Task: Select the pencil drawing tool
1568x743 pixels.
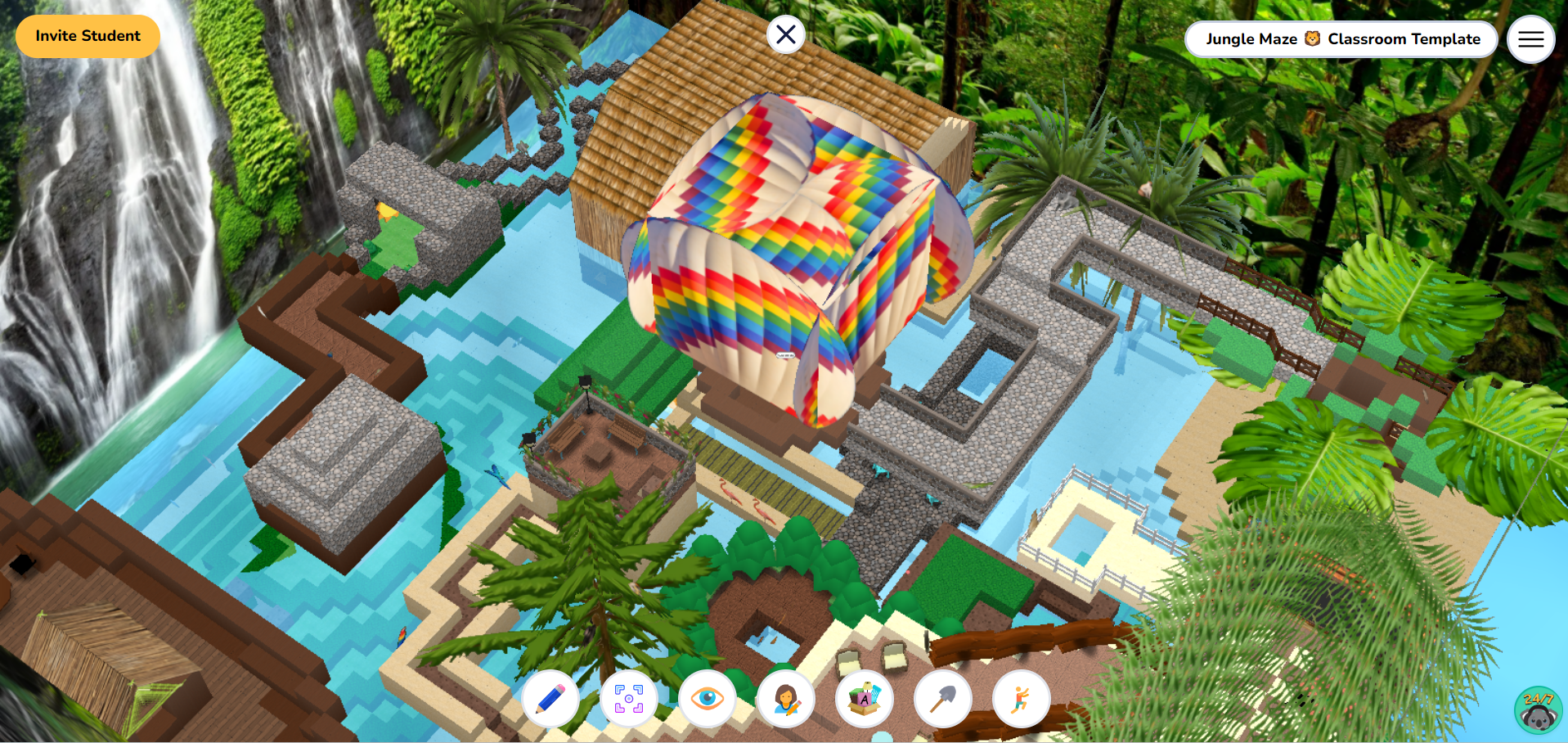Action: coord(550,700)
